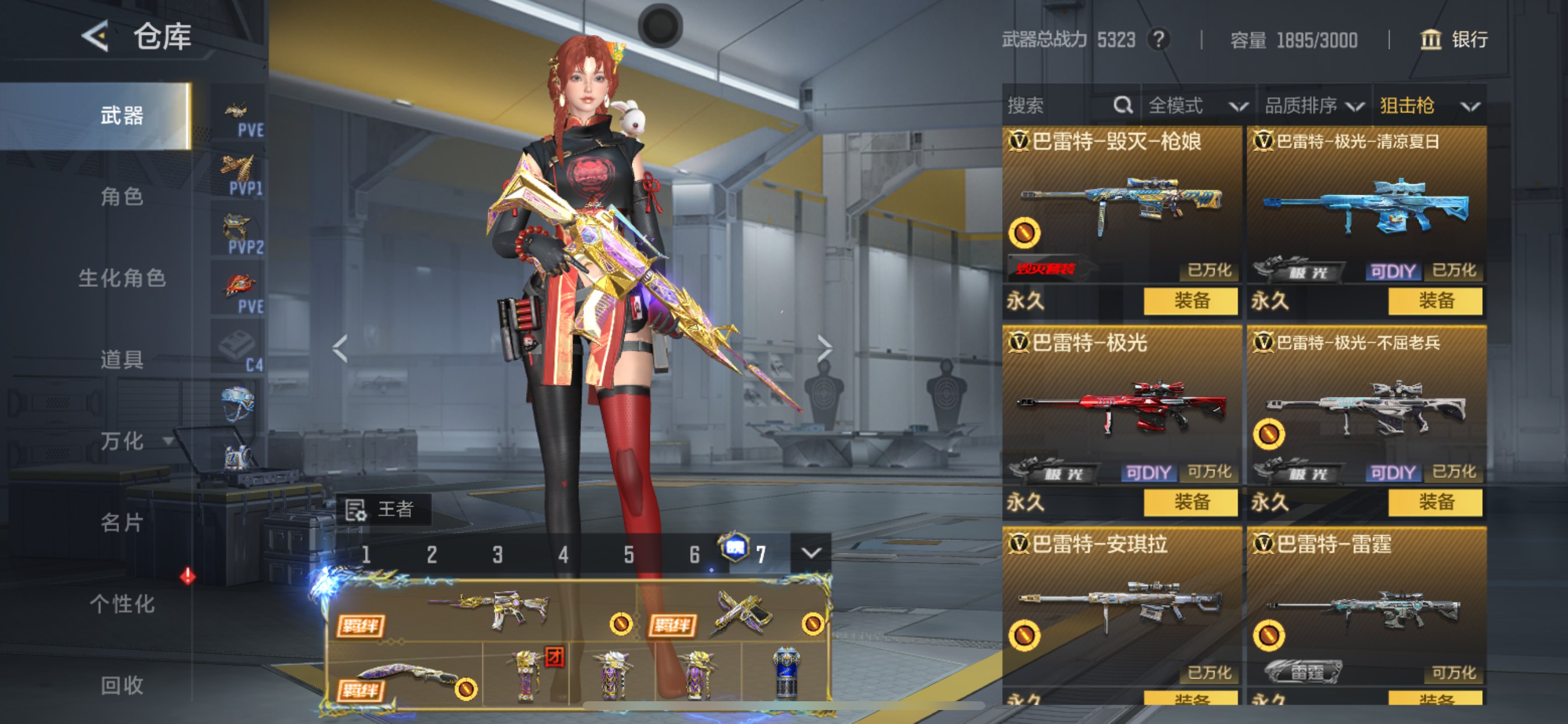Switch to loadout preset 3
This screenshot has height=724, width=1568.
coord(498,554)
